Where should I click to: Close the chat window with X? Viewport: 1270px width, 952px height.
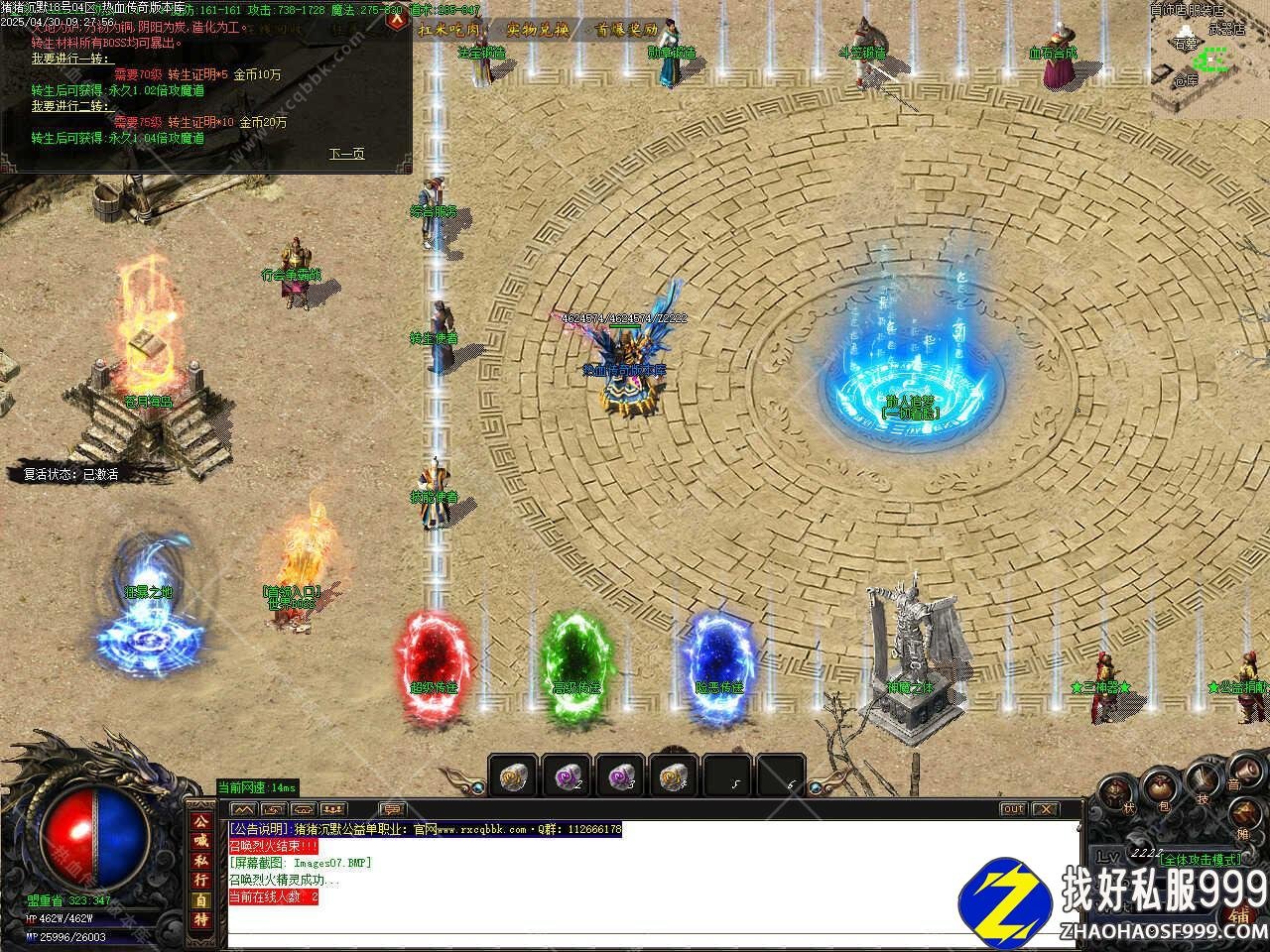click(1045, 809)
